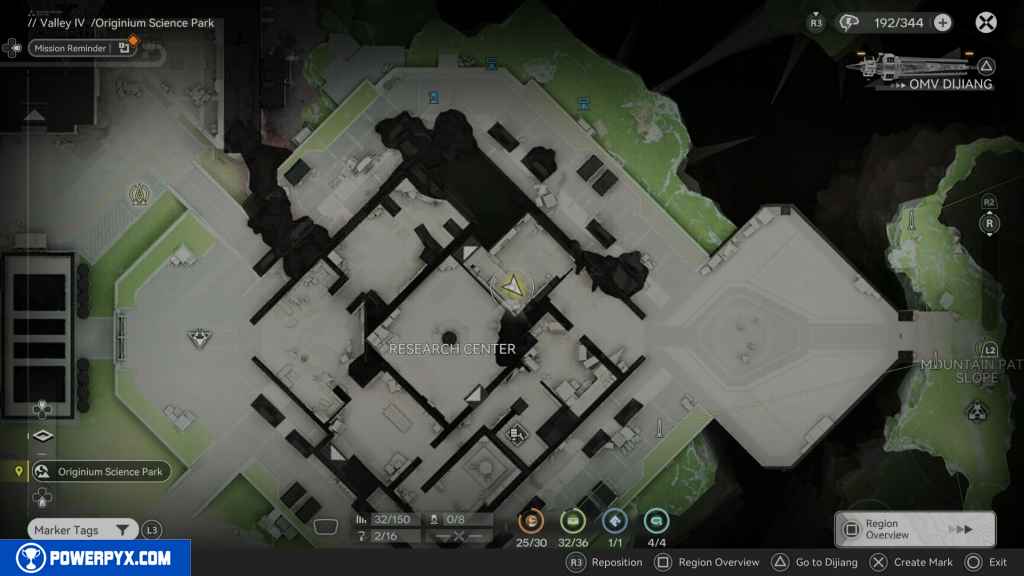This screenshot has width=1024, height=576.
Task: Click the orange collectible counter icon showing 25/30
Action: [530, 520]
